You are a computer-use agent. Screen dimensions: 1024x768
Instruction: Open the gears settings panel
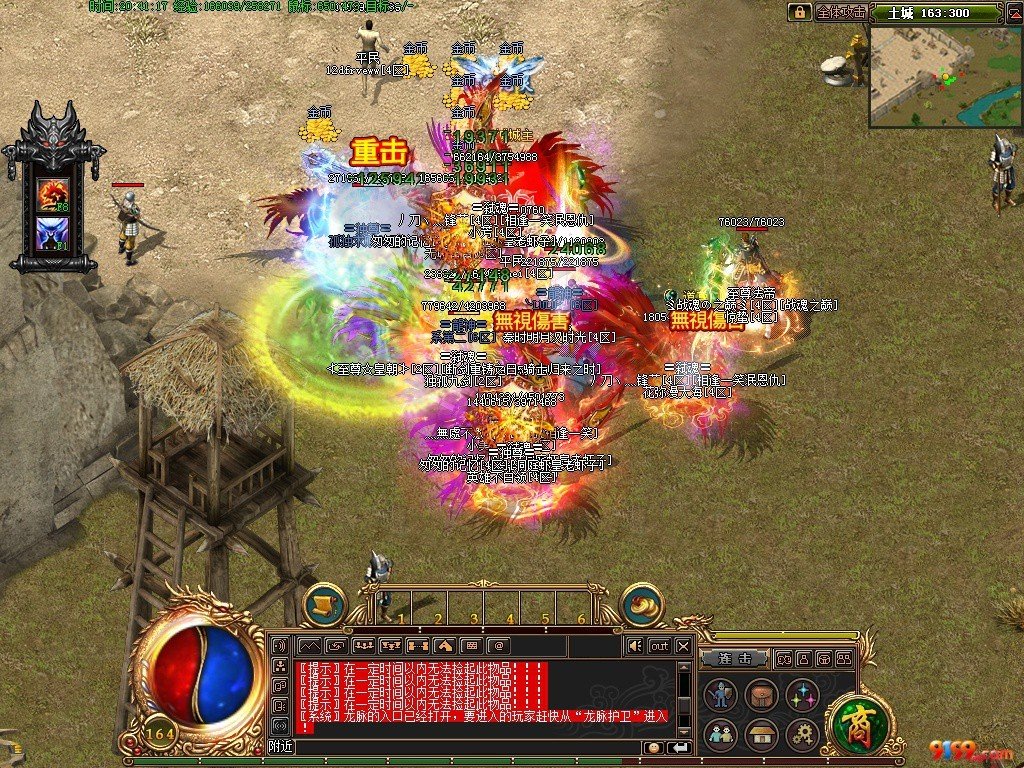[x=803, y=735]
